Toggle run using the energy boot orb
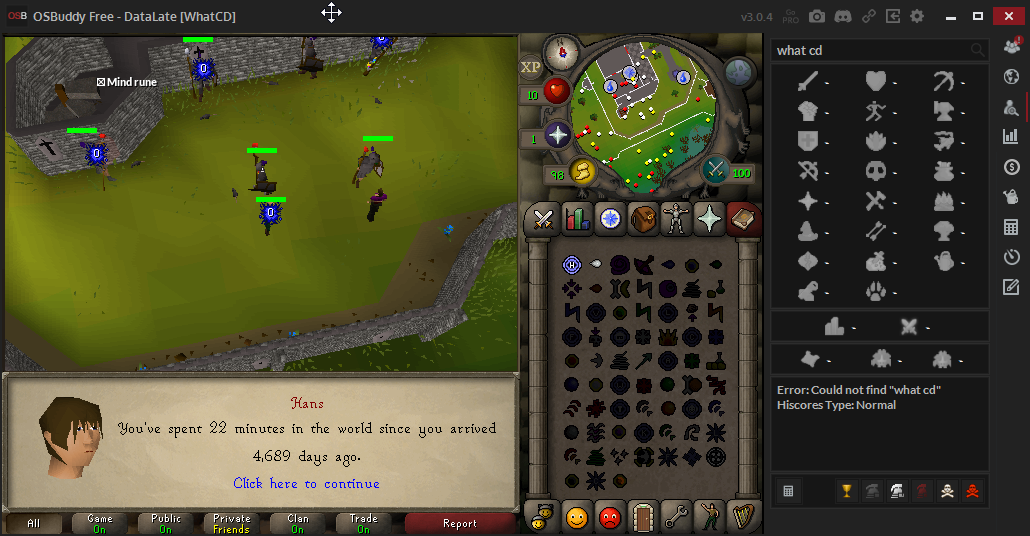The height and width of the screenshot is (536, 1030). (x=582, y=173)
